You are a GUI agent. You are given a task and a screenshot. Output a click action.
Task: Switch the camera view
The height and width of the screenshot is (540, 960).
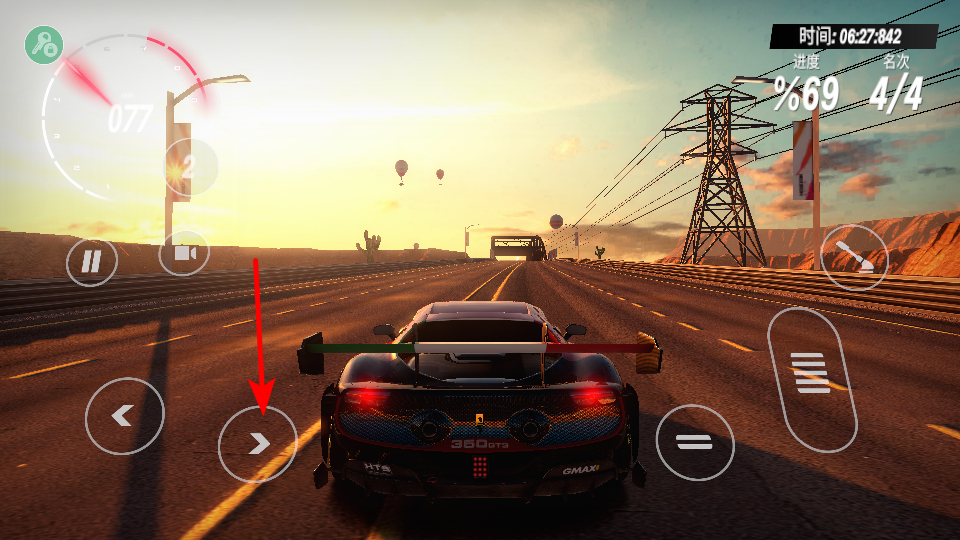(184, 254)
